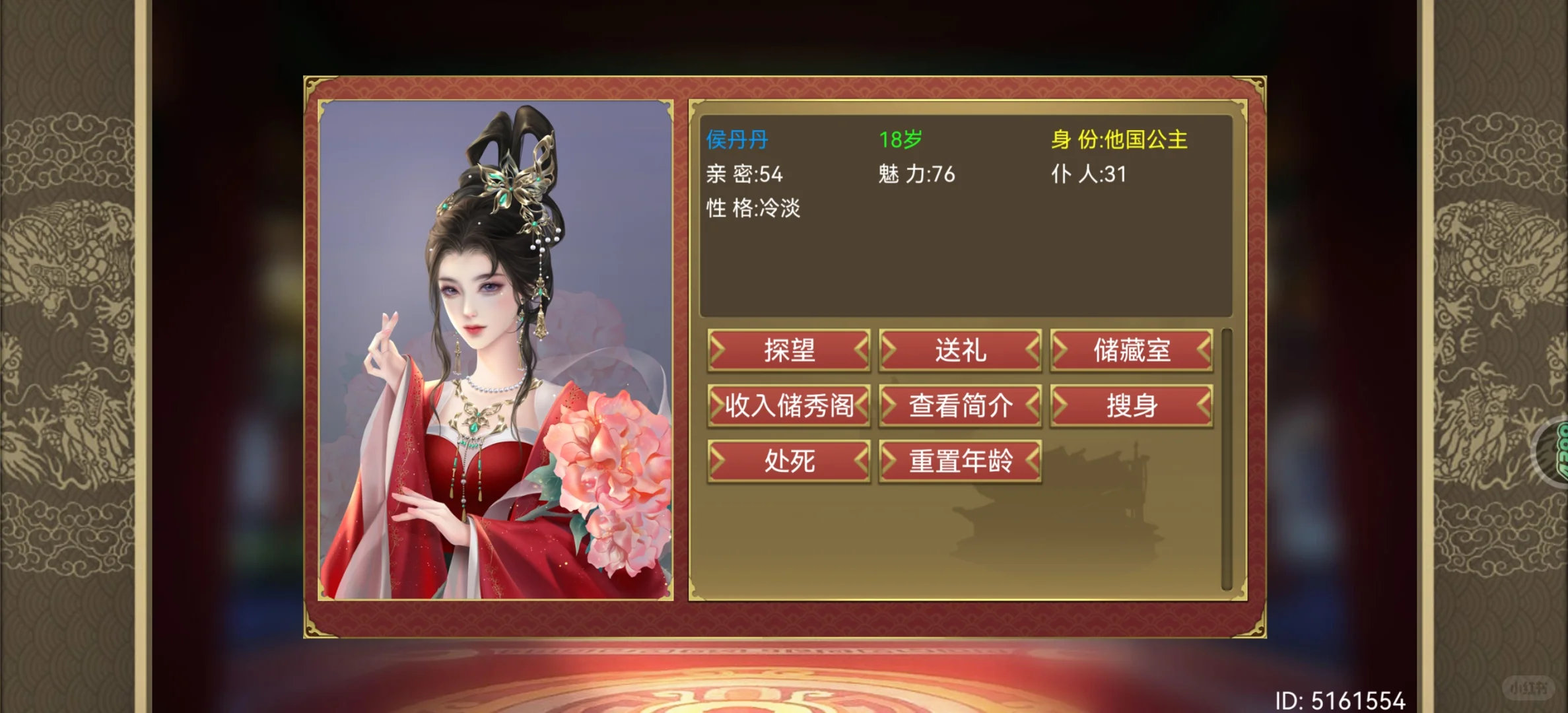The image size is (1568, 713).
Task: Tap 重置年龄 to reset her age
Action: [961, 461]
